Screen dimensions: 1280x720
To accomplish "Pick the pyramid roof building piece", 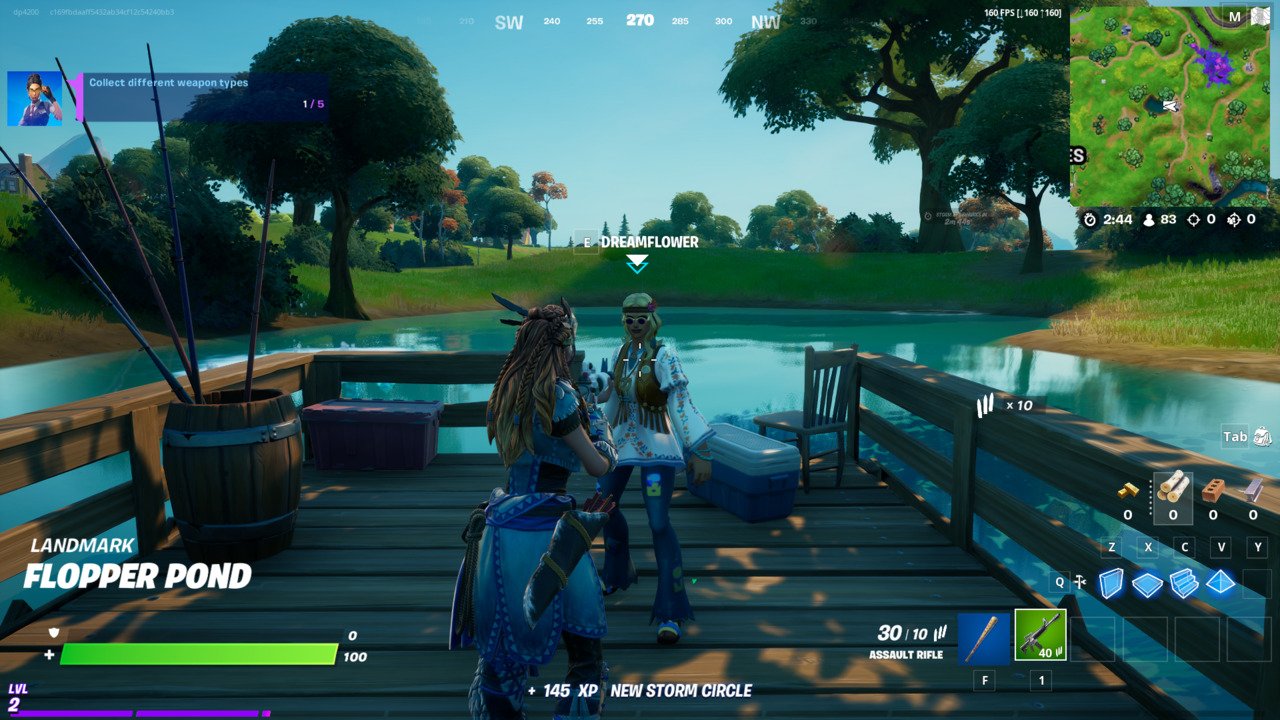I will coord(1220,582).
